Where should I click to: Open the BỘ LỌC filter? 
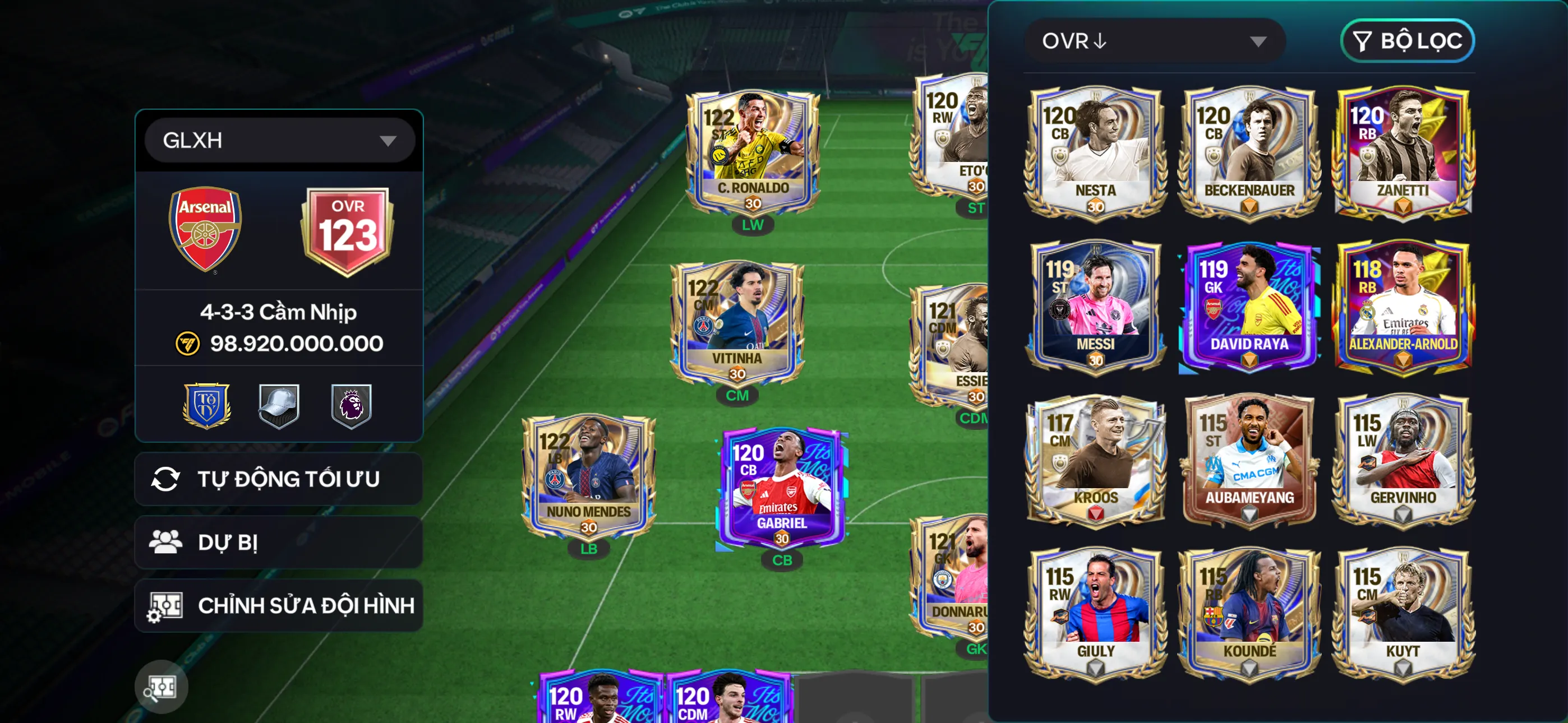(x=1406, y=41)
